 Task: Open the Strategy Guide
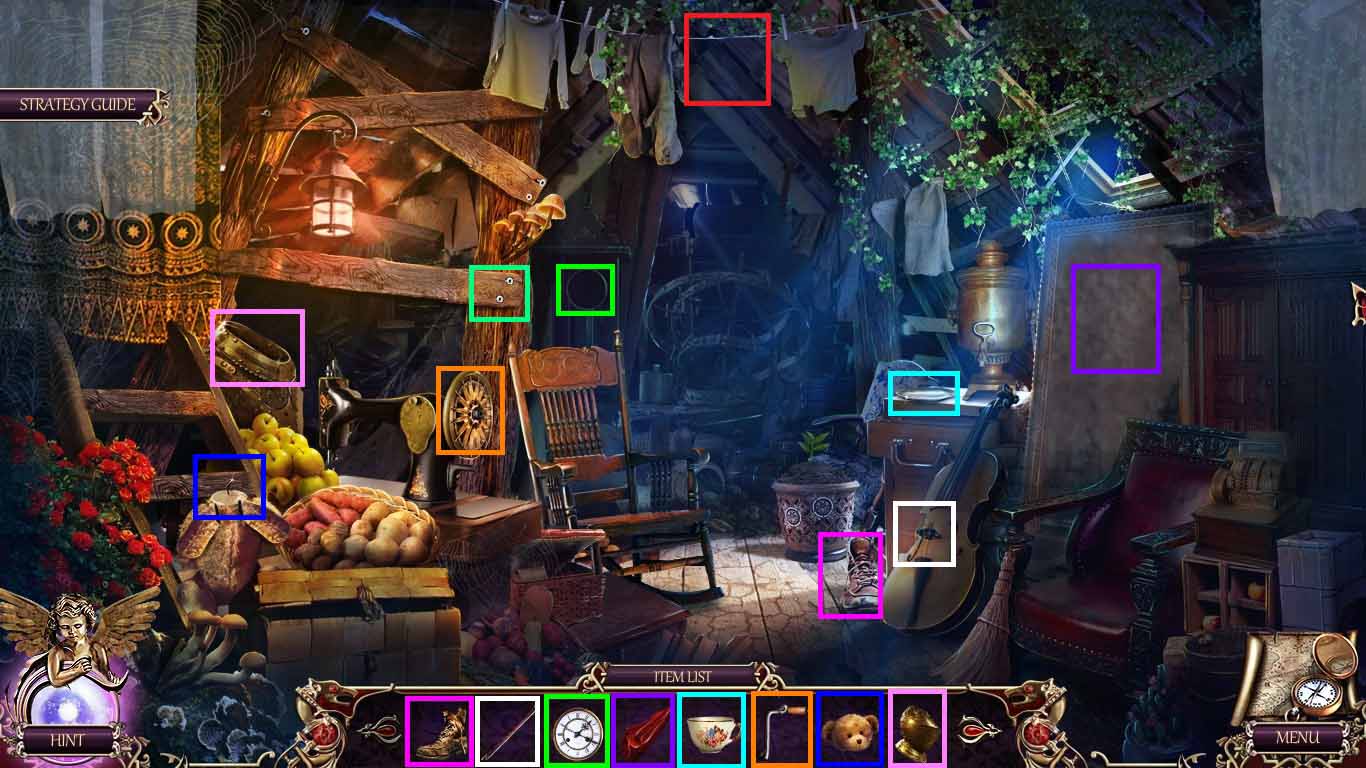click(75, 103)
